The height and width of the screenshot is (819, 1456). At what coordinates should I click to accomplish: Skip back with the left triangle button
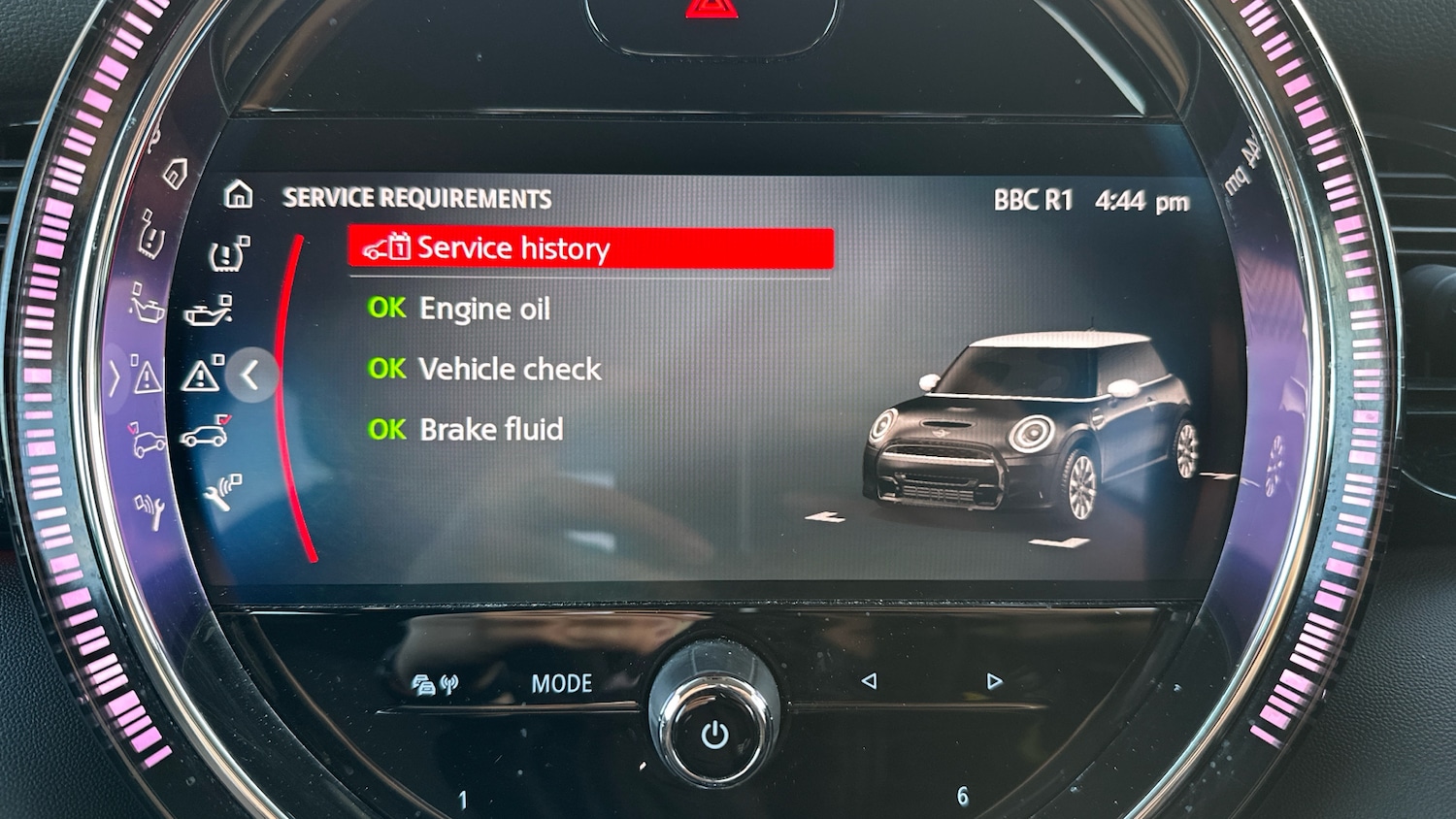click(x=869, y=681)
